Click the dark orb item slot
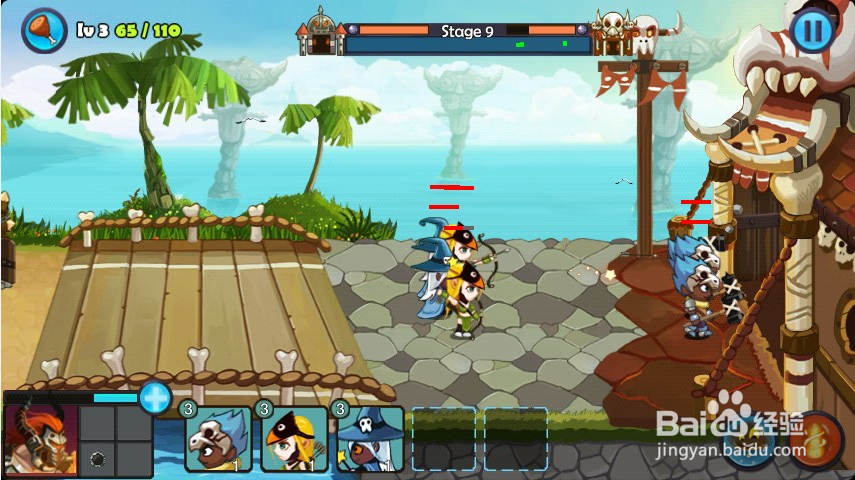The image size is (855, 480). (x=98, y=459)
